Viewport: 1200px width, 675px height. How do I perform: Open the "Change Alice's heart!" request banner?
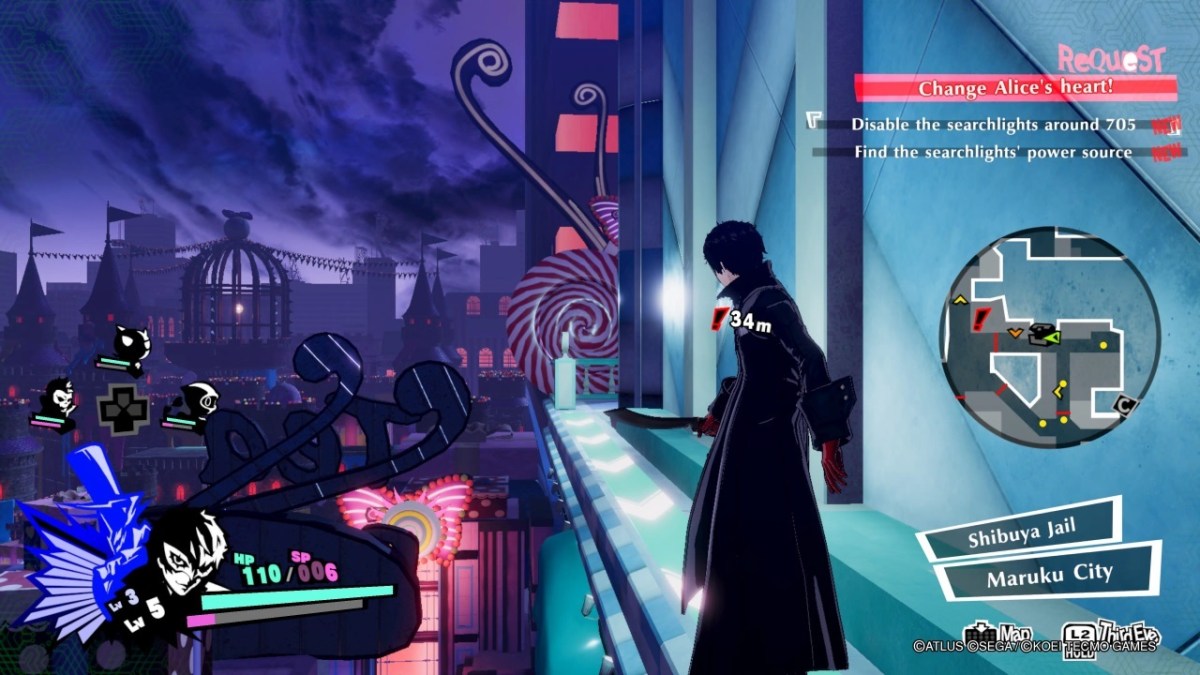[x=1016, y=88]
